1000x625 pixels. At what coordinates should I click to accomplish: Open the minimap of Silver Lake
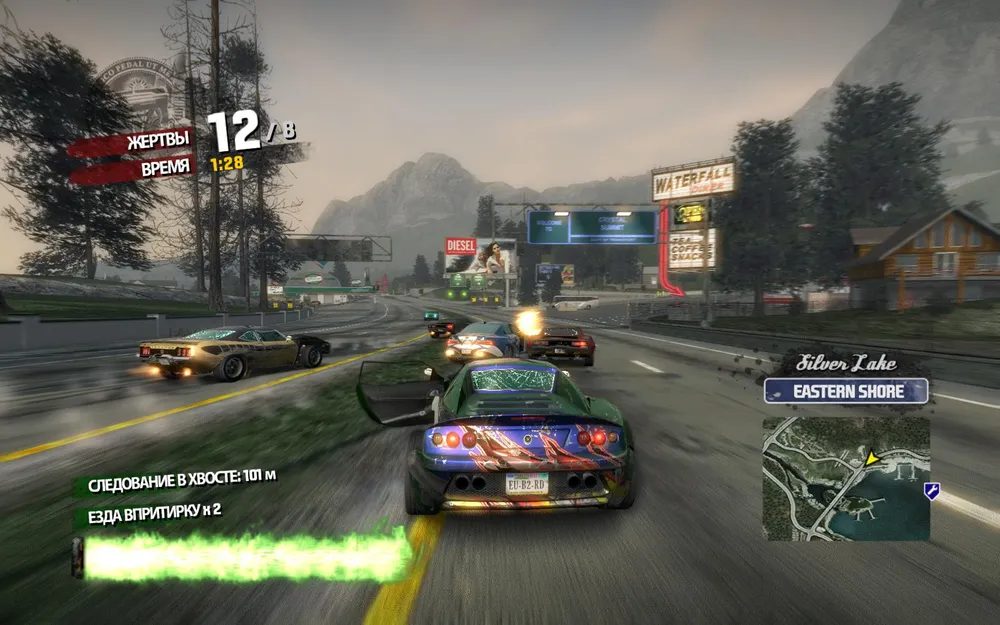click(x=846, y=479)
